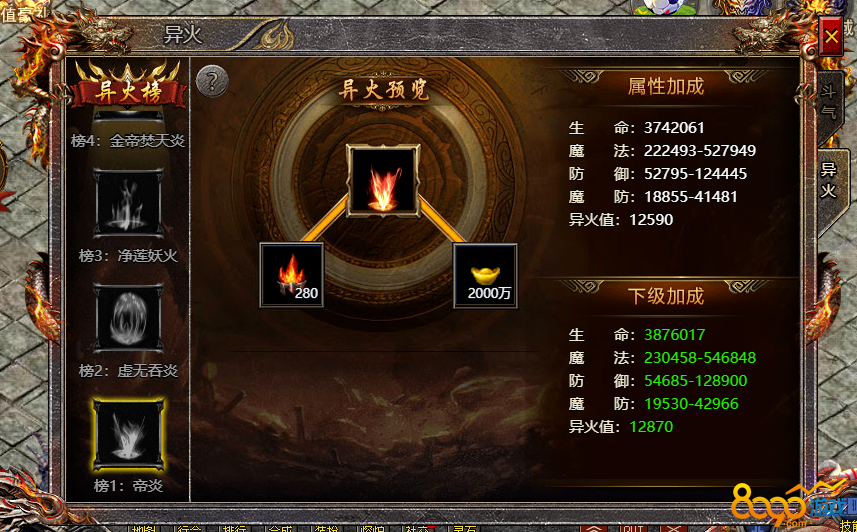Select the 异火 side tab
The width and height of the screenshot is (857, 532).
tap(828, 178)
